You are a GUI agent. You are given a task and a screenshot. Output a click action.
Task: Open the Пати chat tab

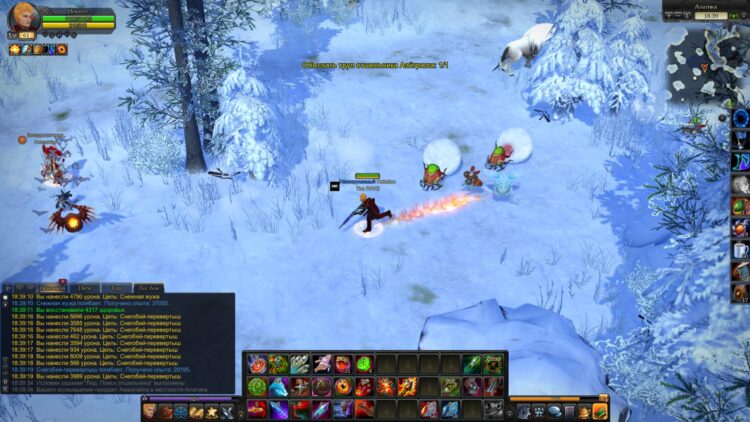87,288
